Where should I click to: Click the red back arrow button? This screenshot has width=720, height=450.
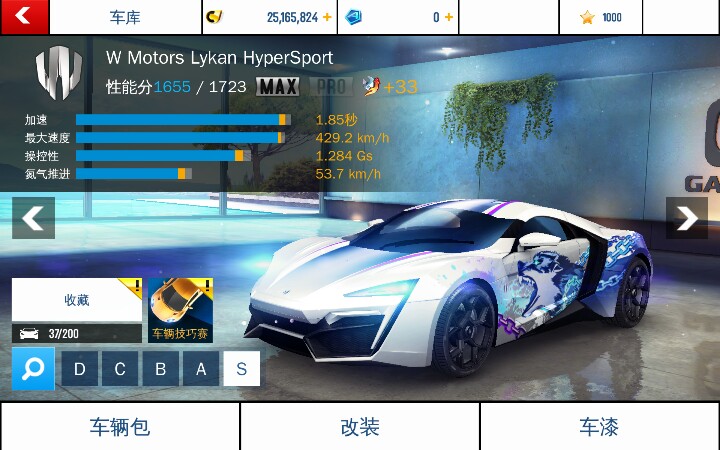click(x=24, y=16)
